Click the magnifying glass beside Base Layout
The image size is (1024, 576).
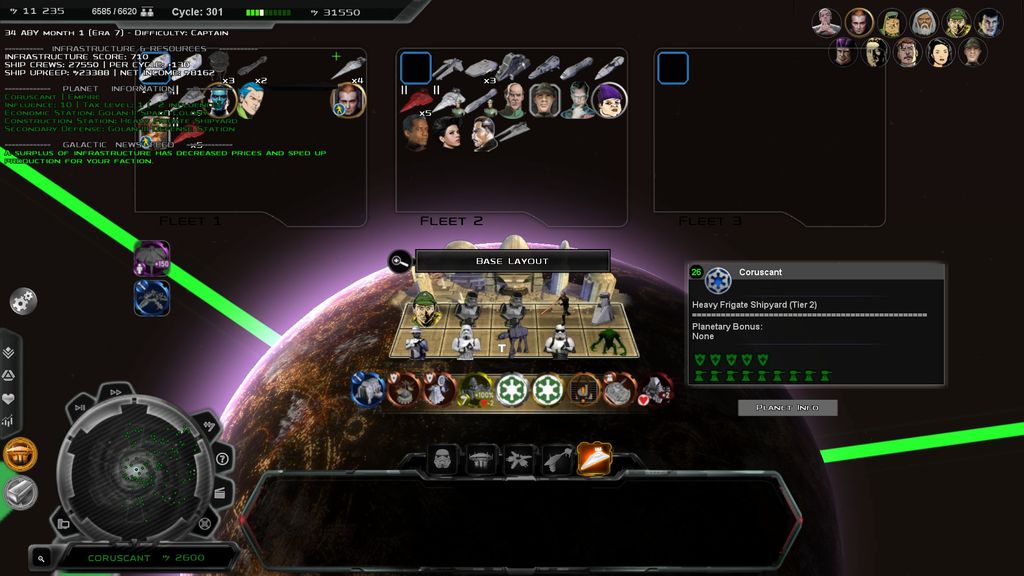click(399, 262)
